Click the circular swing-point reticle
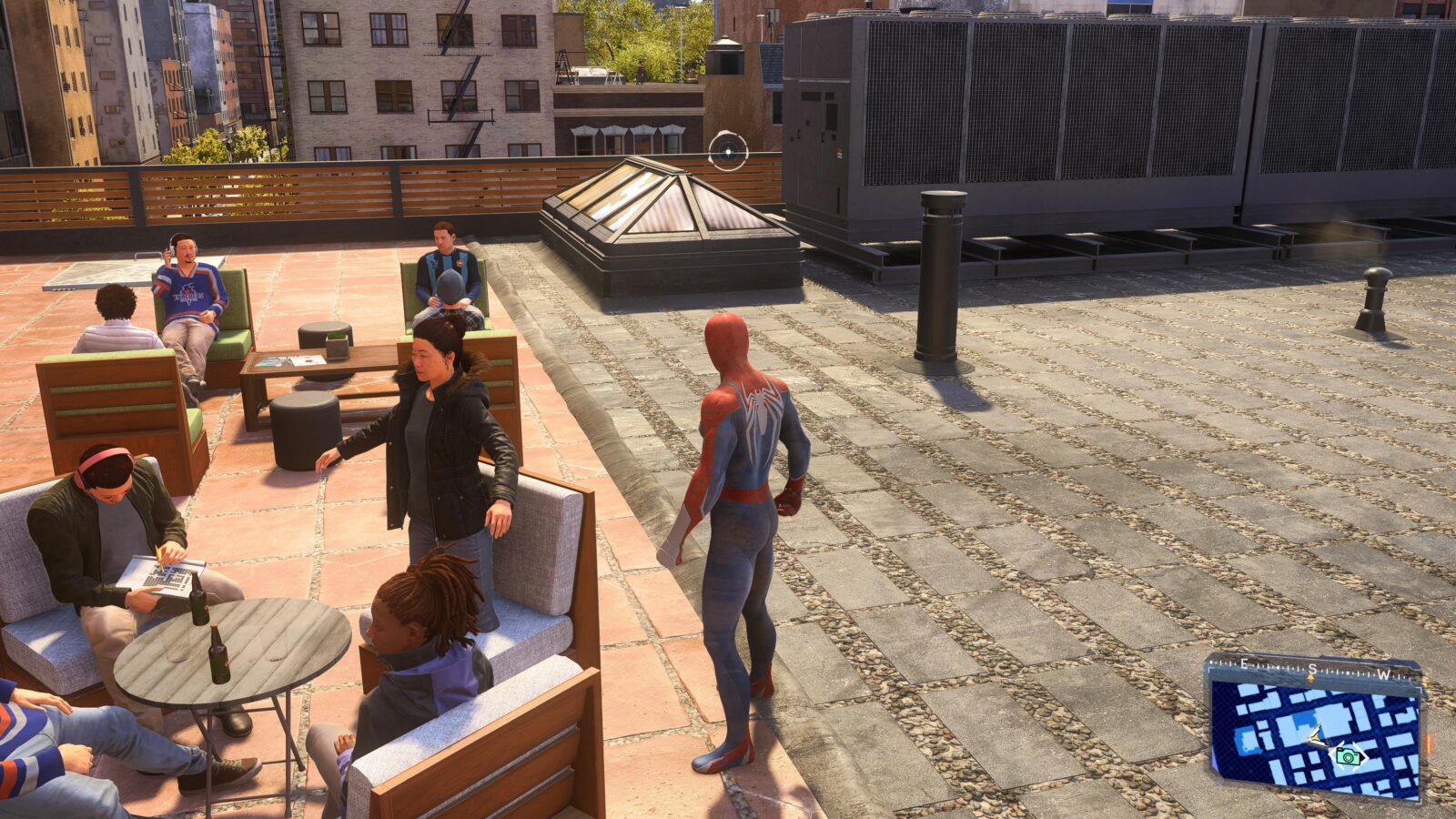Screen dimensions: 1456x819 coord(728,151)
